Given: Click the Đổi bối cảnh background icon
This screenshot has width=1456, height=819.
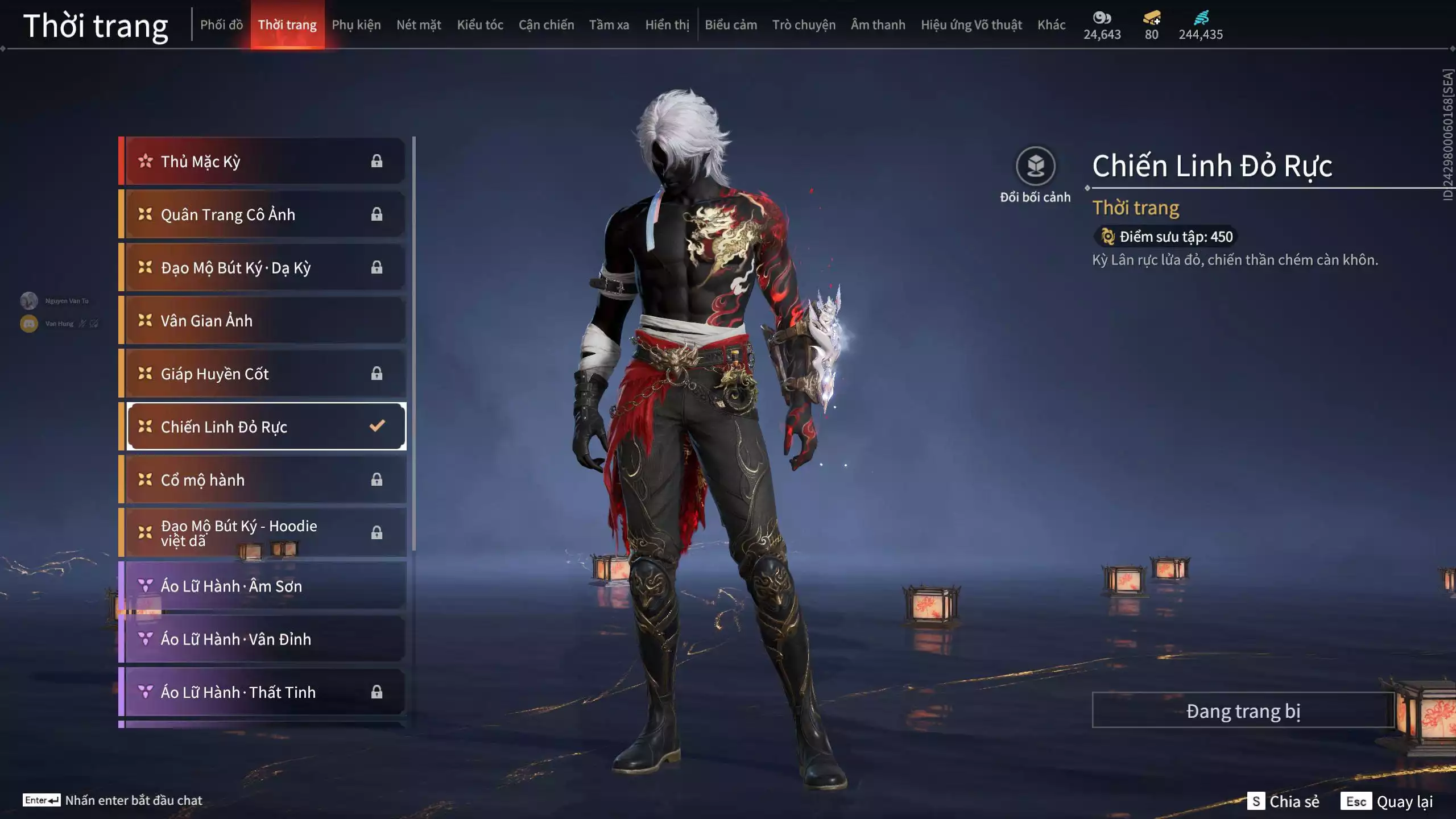Looking at the screenshot, I should [x=1035, y=167].
